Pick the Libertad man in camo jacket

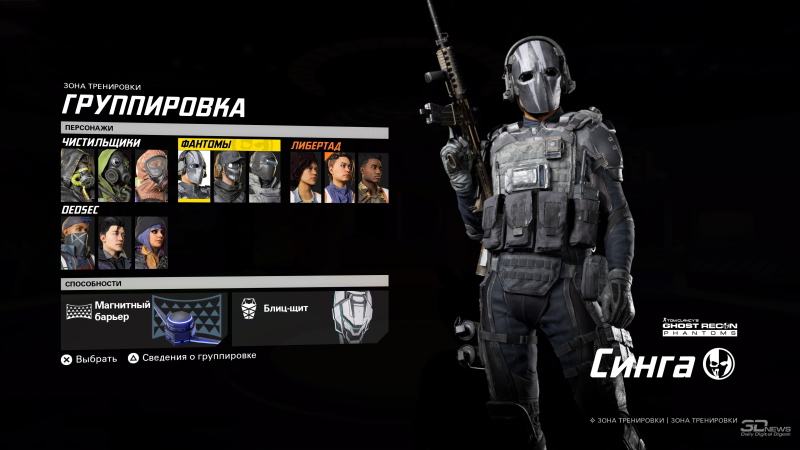(x=374, y=177)
